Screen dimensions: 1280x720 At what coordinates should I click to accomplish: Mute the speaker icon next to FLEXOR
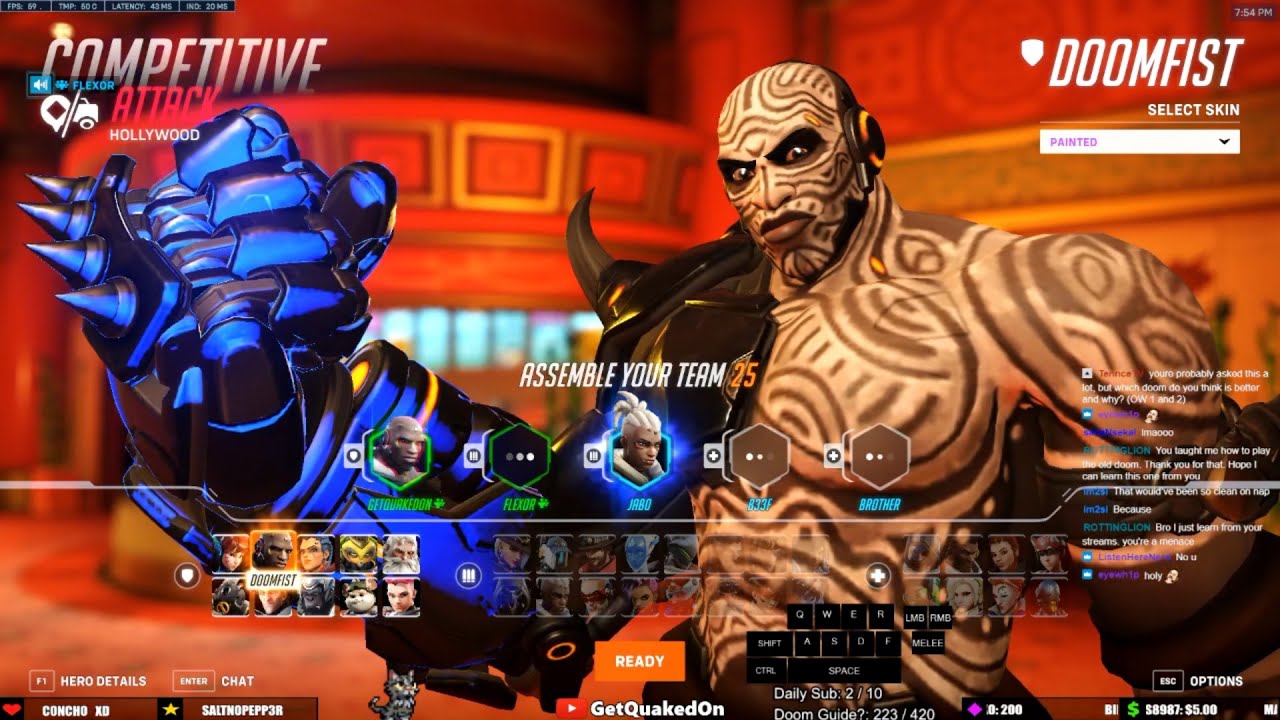coord(40,84)
